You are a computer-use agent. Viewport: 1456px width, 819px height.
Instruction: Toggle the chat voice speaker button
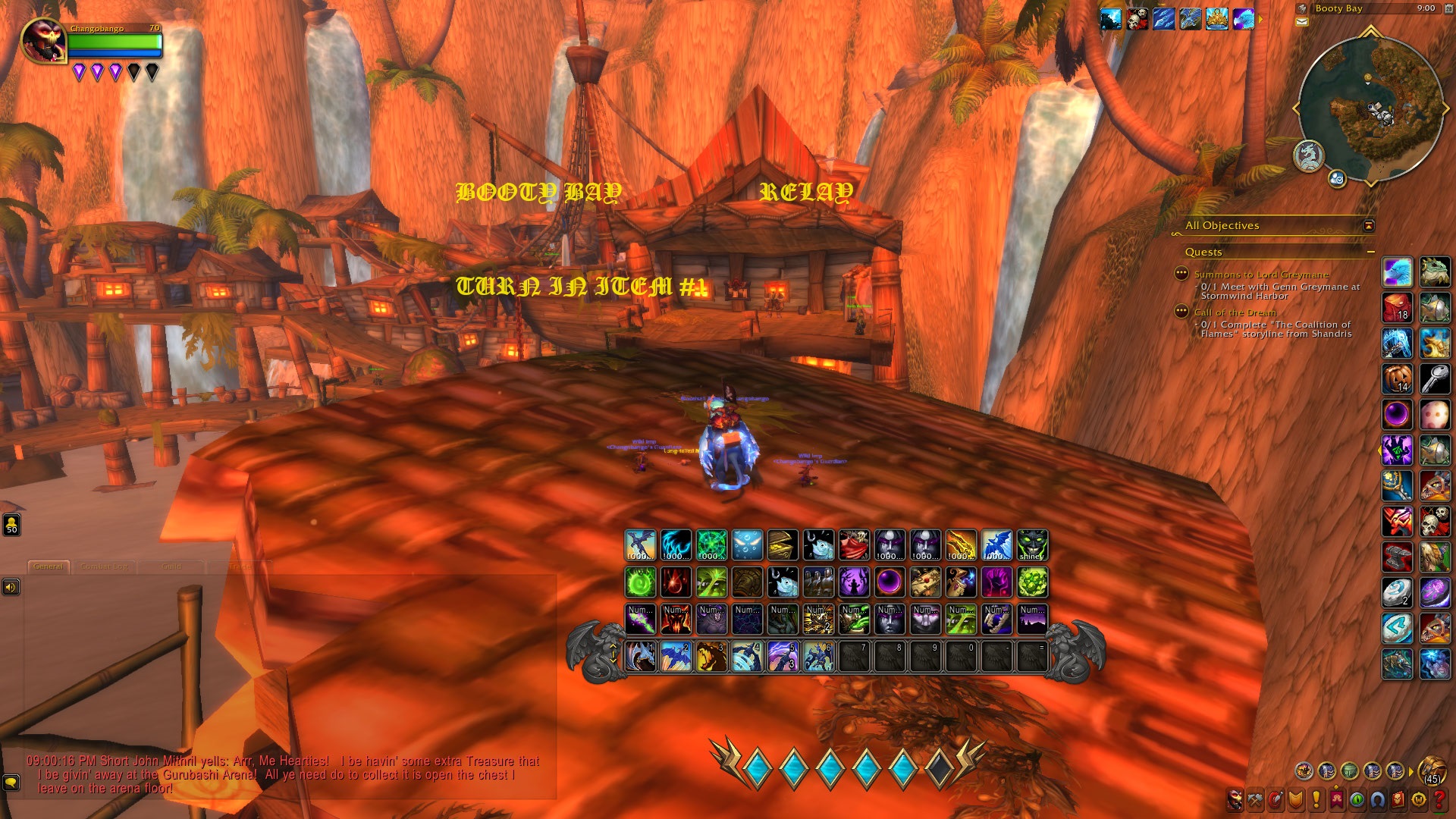(x=11, y=587)
